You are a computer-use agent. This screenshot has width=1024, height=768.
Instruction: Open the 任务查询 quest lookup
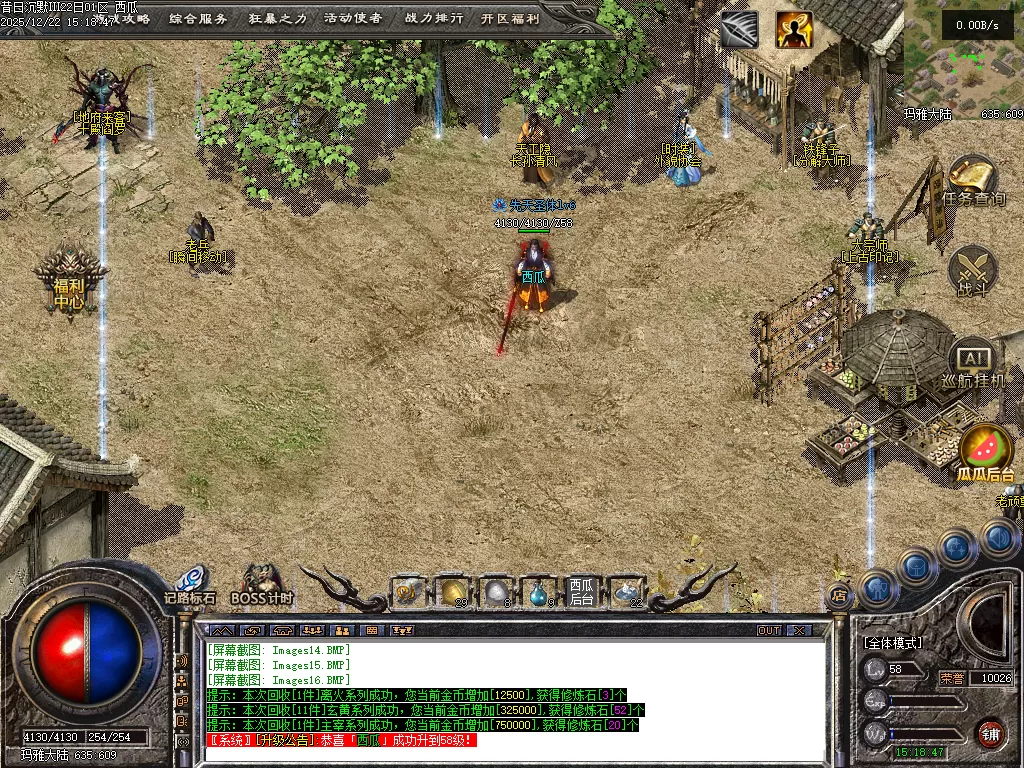[x=973, y=182]
